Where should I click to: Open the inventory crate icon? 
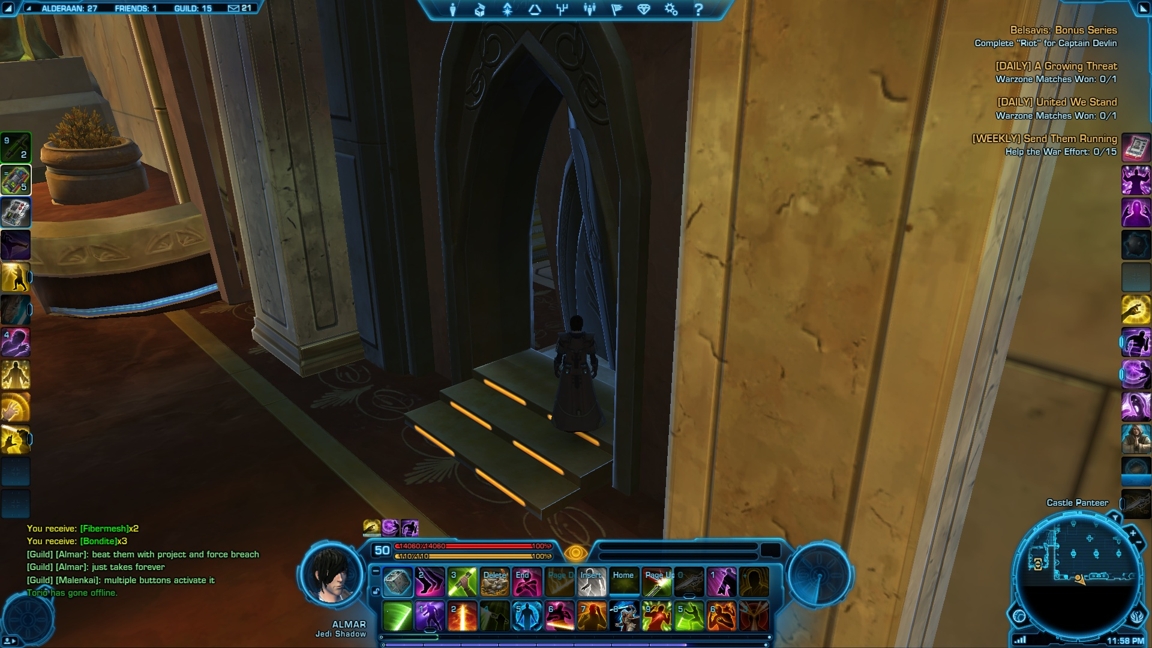(480, 10)
